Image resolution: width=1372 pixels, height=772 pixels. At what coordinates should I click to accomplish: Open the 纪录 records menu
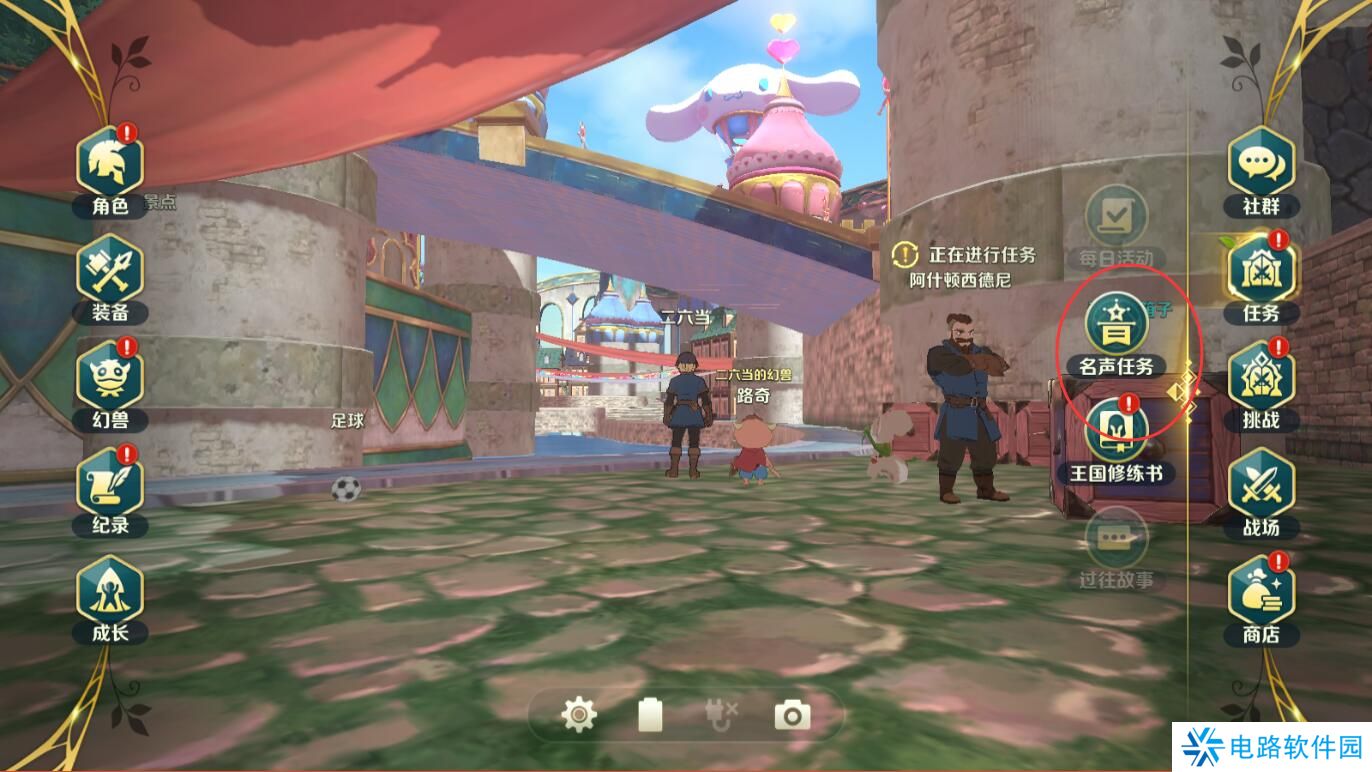click(110, 485)
